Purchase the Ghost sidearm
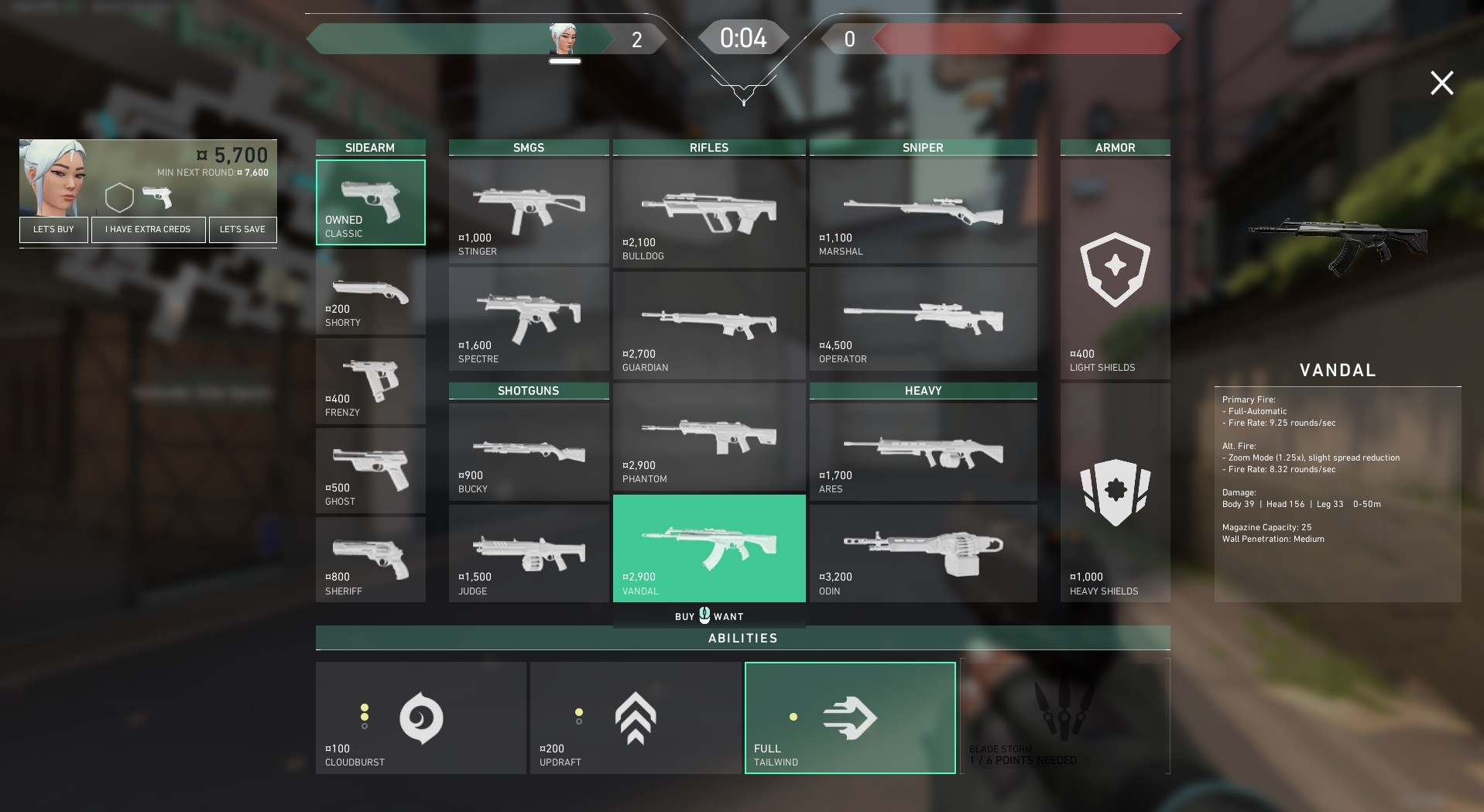1484x812 pixels. click(x=370, y=471)
